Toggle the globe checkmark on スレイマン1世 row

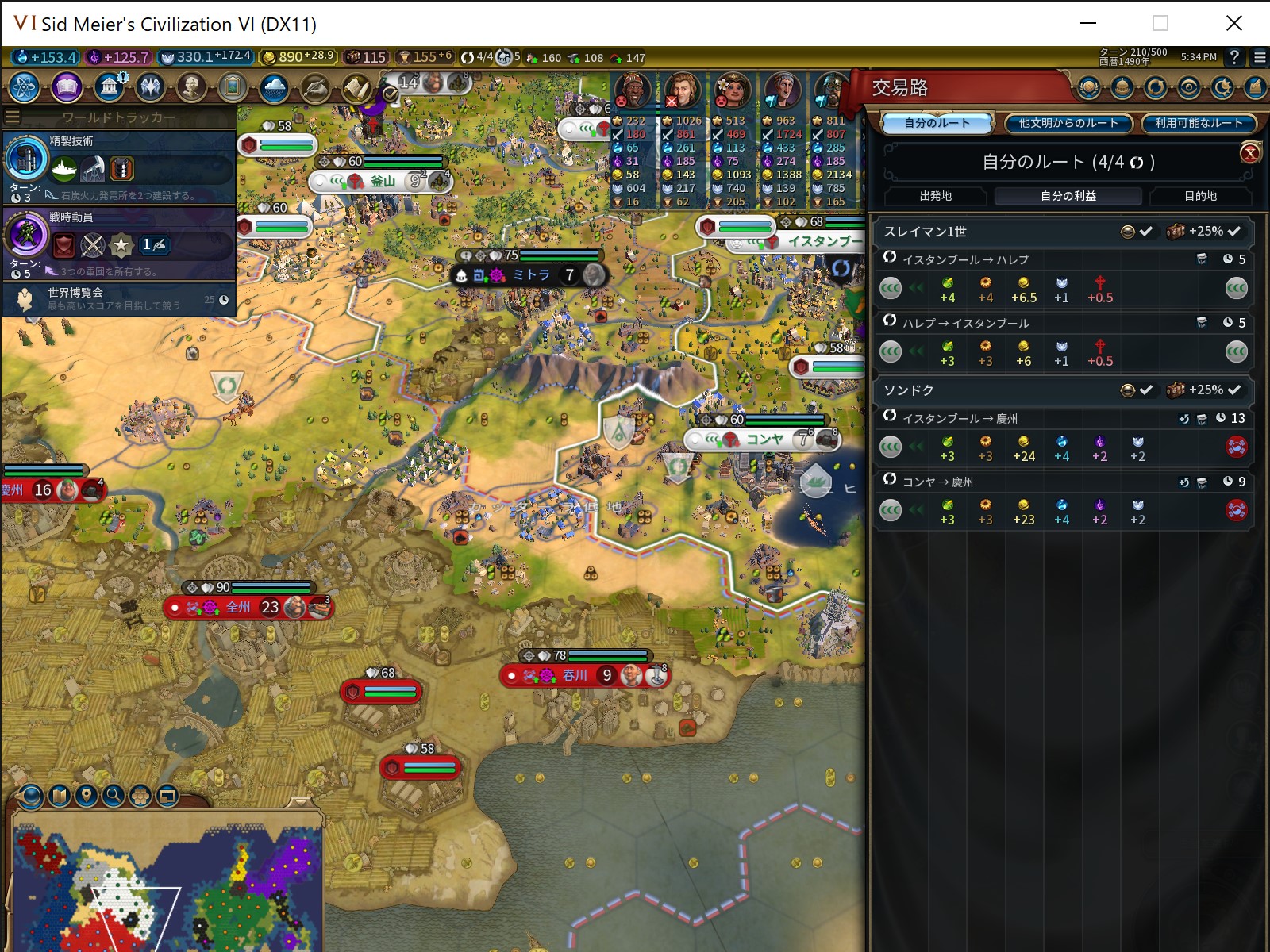[1135, 232]
